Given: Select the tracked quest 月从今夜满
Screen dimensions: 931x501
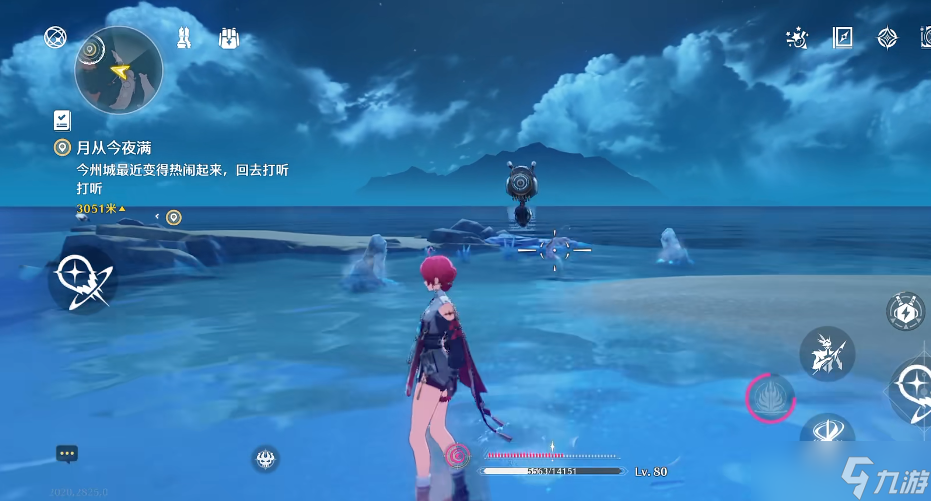Looking at the screenshot, I should pos(113,148).
